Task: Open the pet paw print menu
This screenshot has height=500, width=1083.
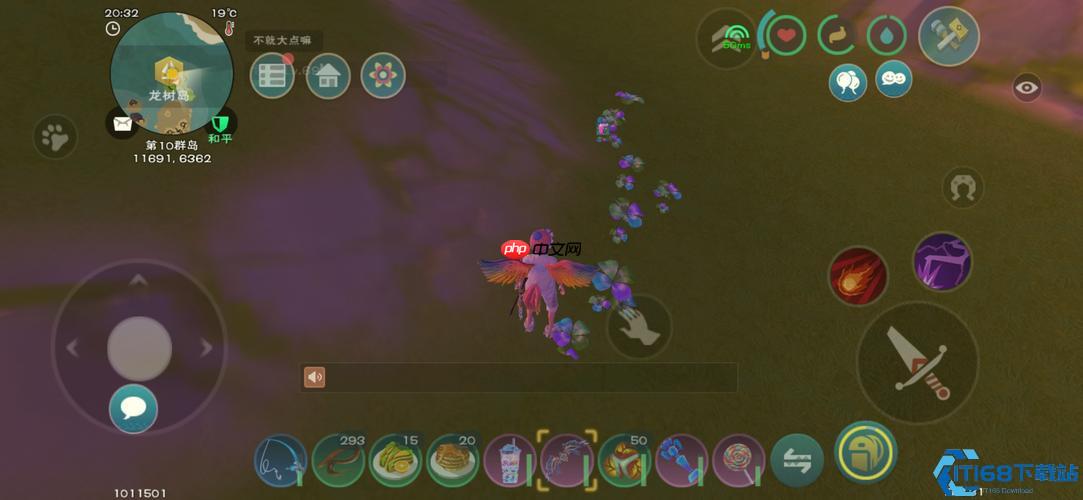Action: [55, 137]
